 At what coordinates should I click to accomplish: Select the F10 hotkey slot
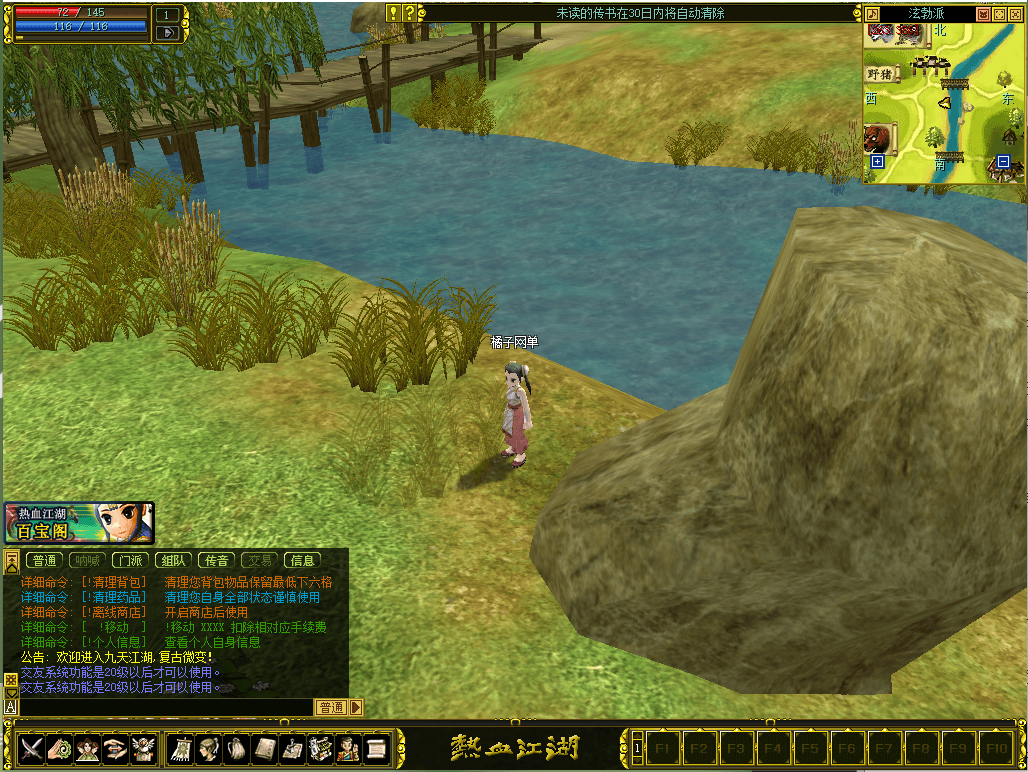coord(994,748)
